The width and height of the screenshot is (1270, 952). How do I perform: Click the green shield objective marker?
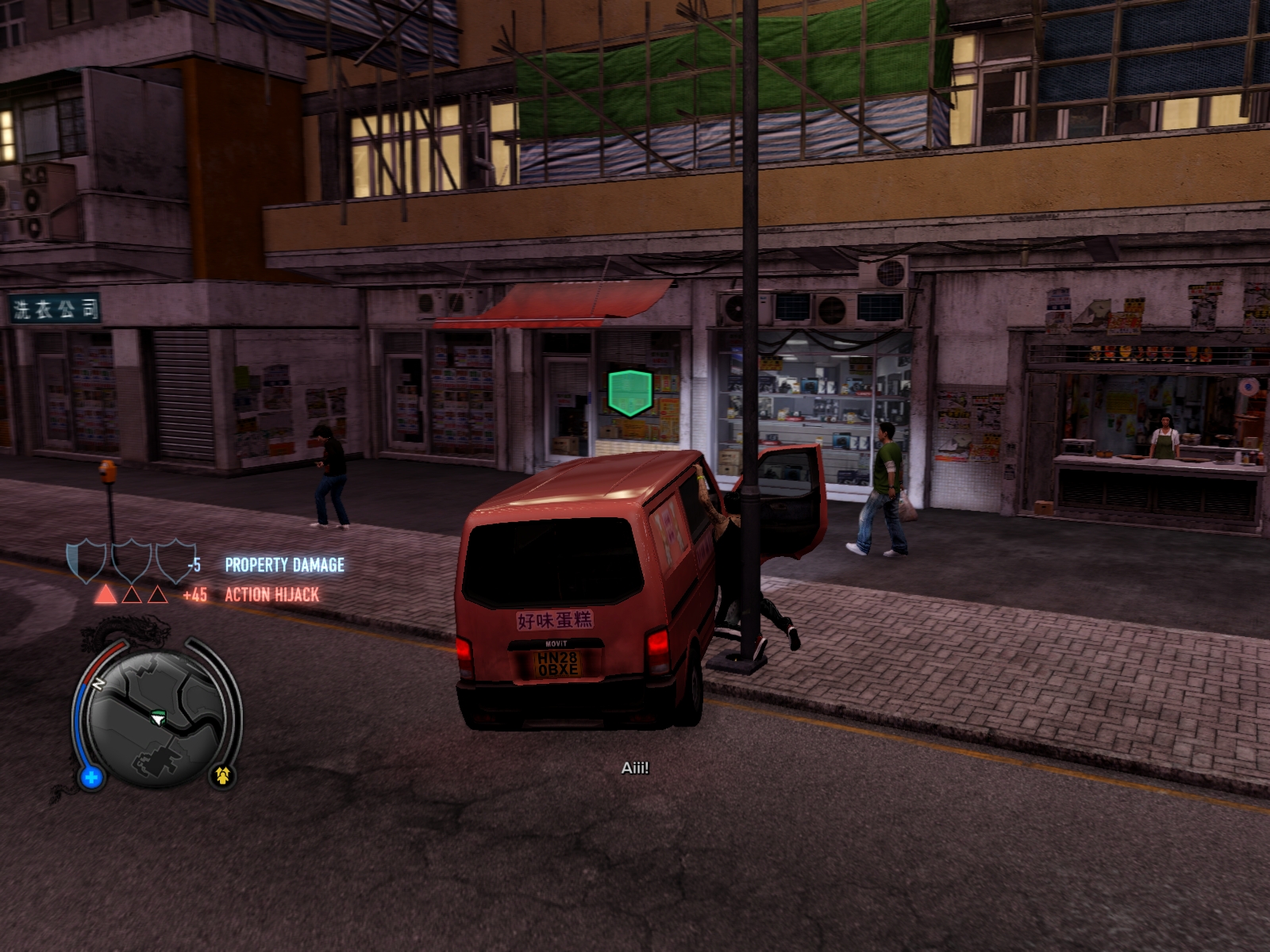click(630, 392)
